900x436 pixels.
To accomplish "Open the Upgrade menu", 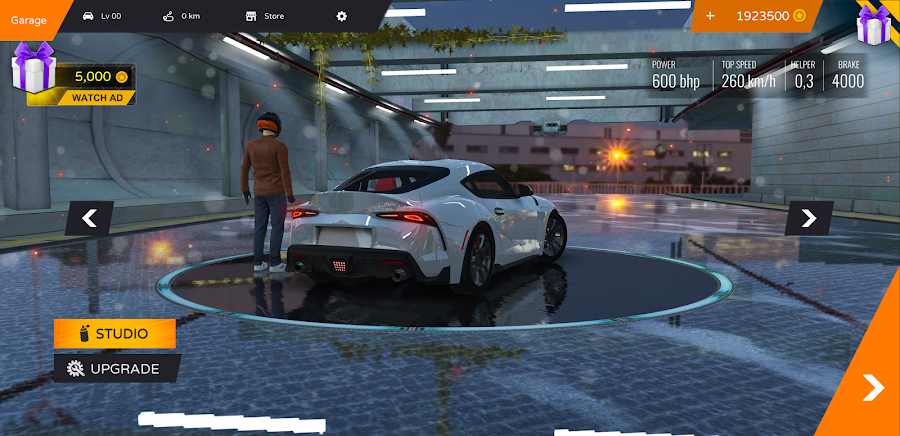I will 116,368.
